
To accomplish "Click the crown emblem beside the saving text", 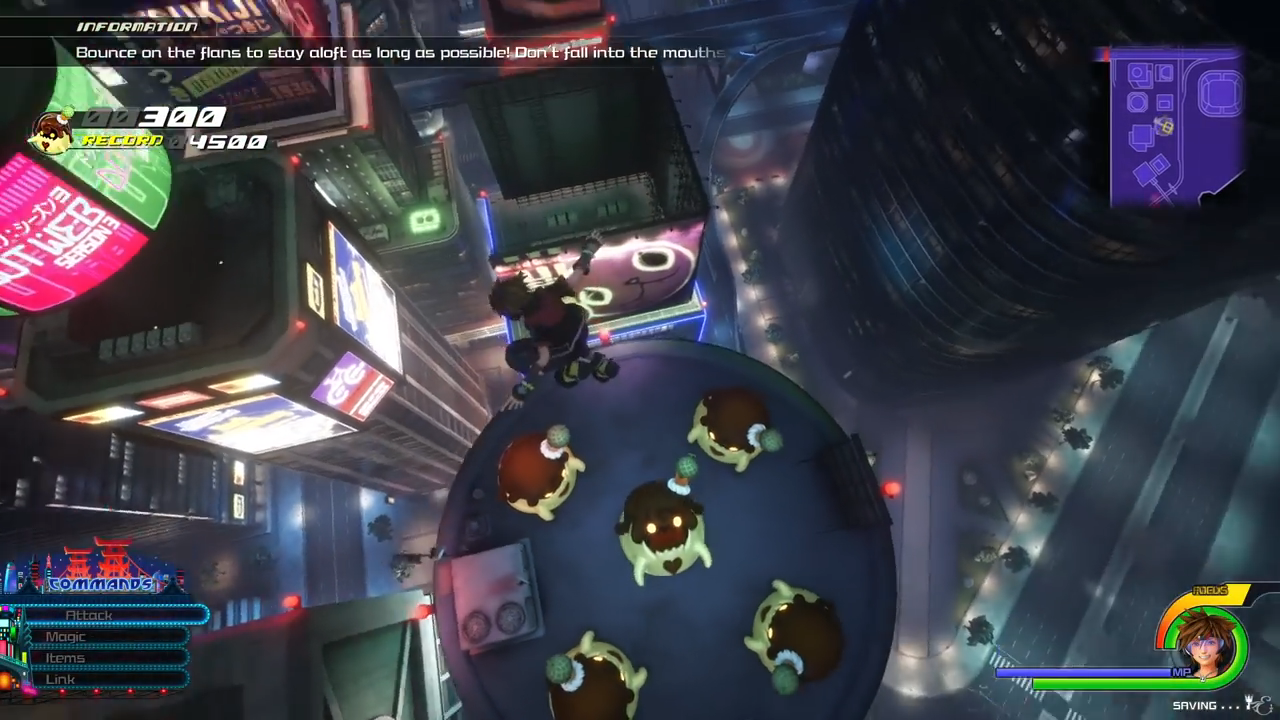I will (1250, 704).
